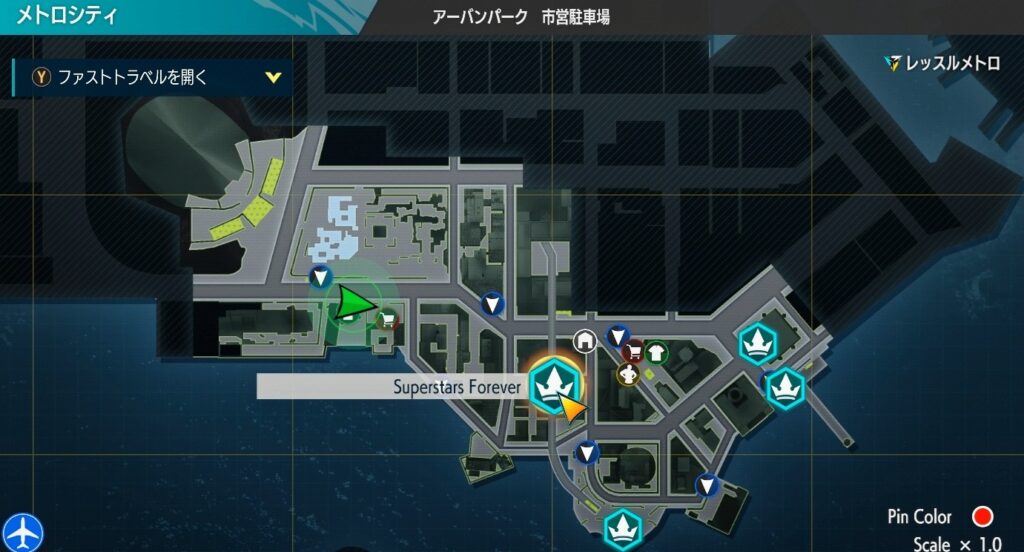Choose the shopping cart marker beside the t-shirt

coord(634,352)
